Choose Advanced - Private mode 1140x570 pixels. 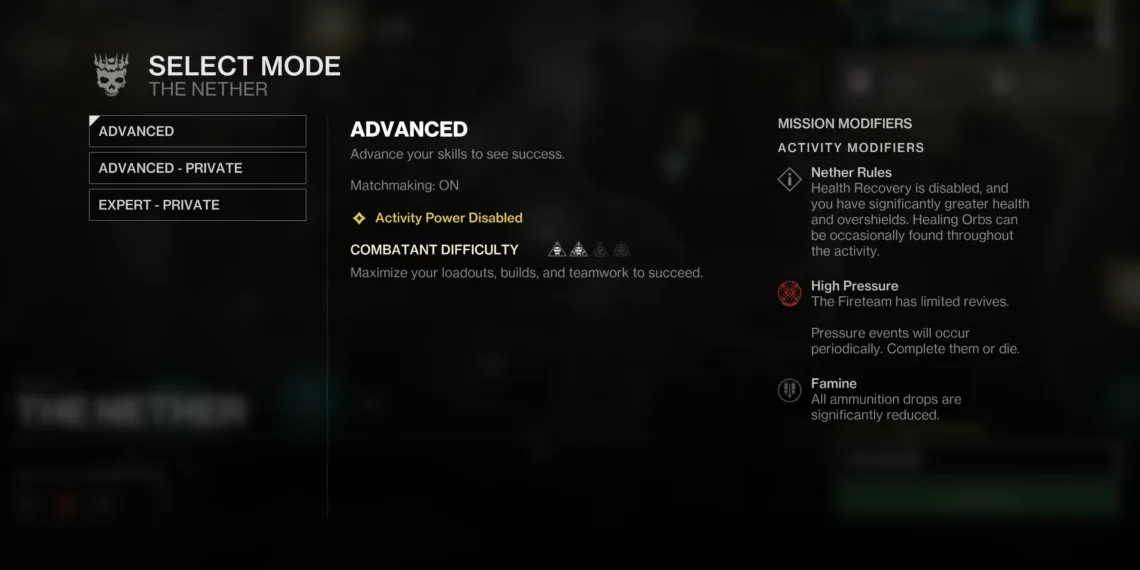(x=197, y=168)
